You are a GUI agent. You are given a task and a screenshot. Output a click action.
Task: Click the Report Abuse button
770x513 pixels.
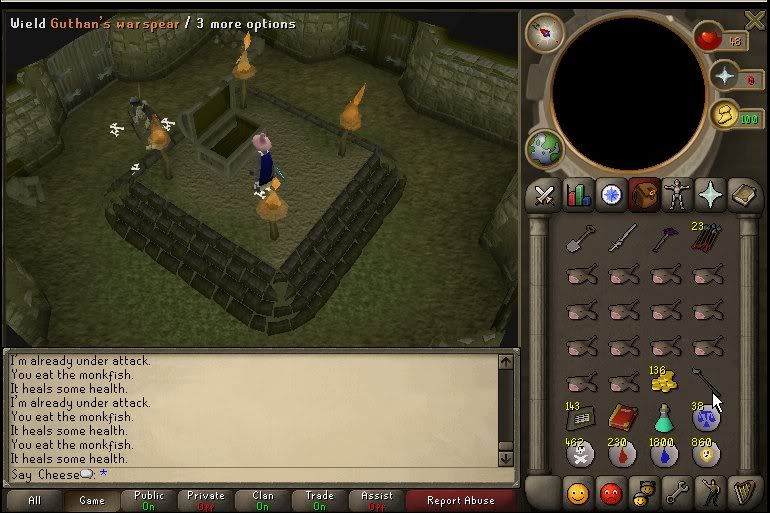coord(462,500)
